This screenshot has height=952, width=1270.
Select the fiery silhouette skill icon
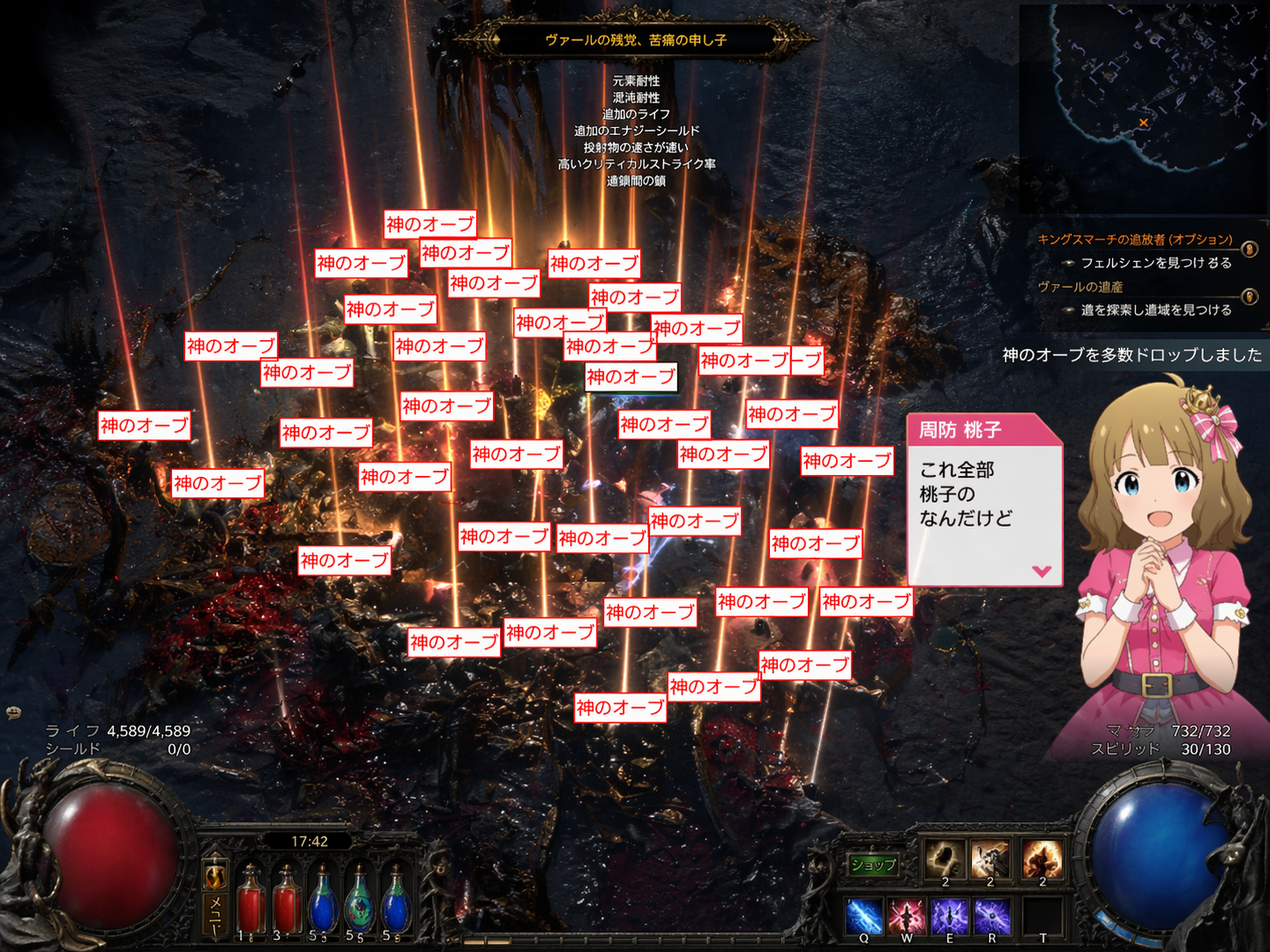coord(1043,859)
